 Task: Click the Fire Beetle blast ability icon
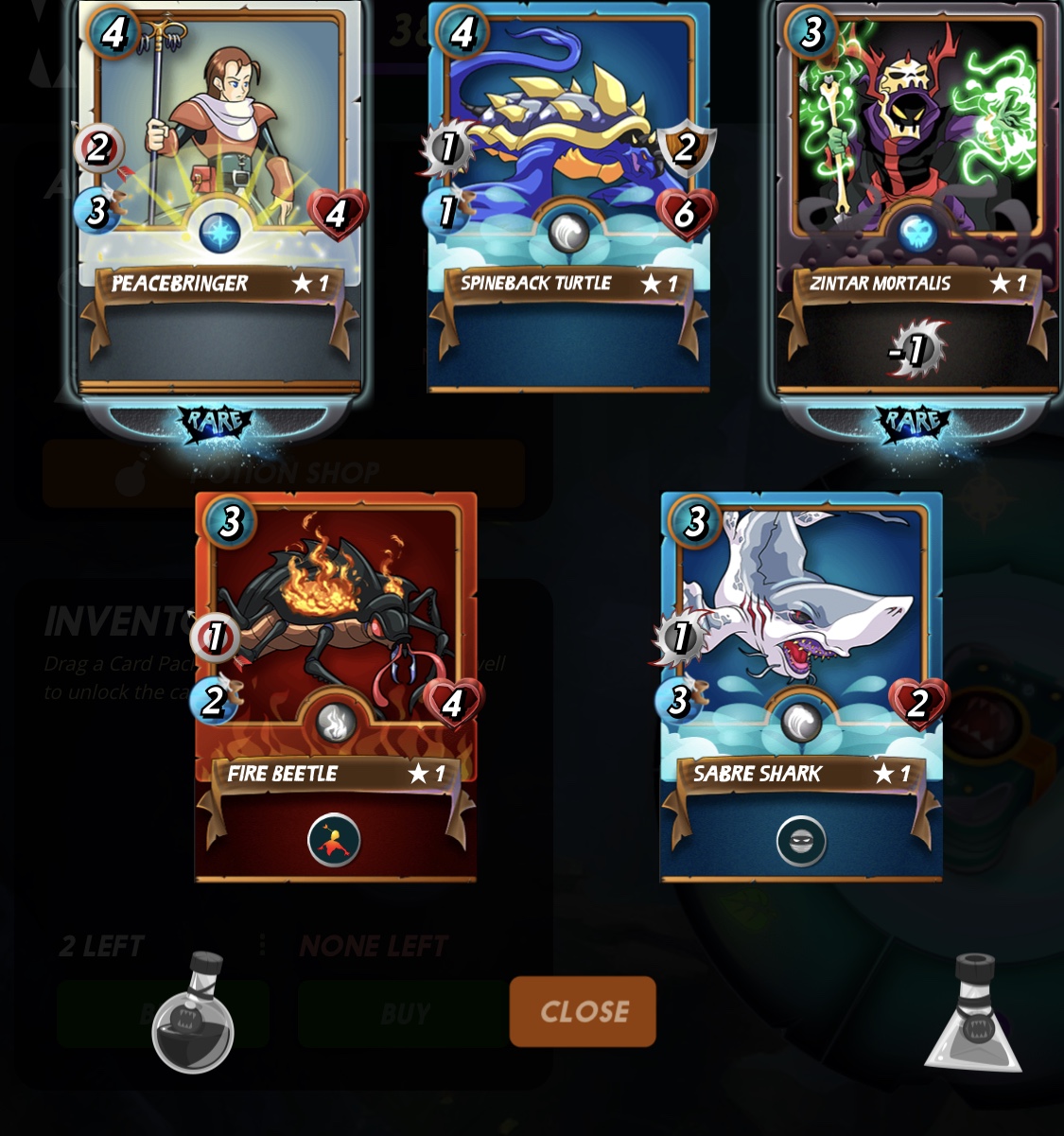(x=334, y=839)
